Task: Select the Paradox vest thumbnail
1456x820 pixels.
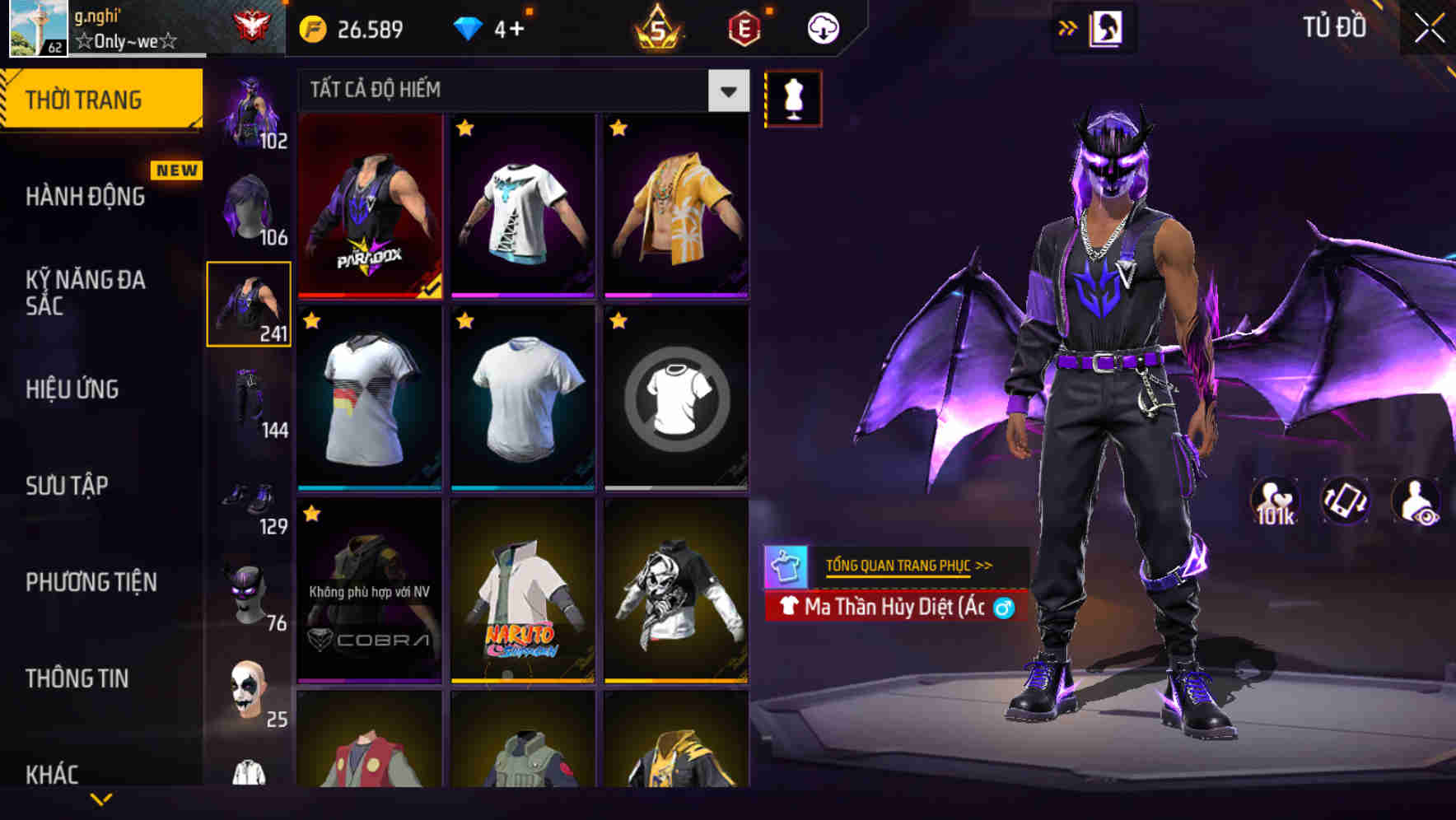Action: coord(371,206)
